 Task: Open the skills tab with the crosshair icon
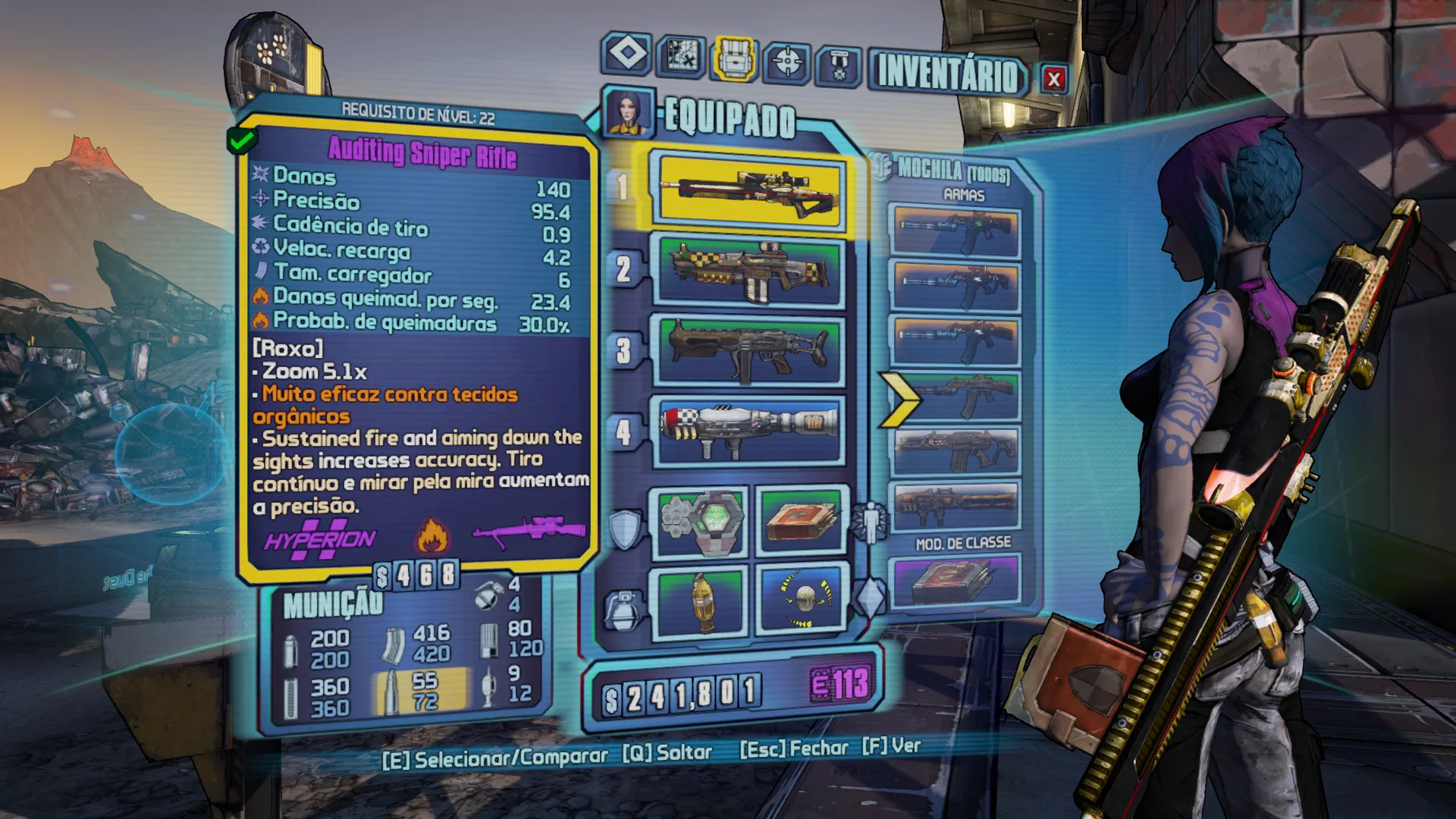786,61
